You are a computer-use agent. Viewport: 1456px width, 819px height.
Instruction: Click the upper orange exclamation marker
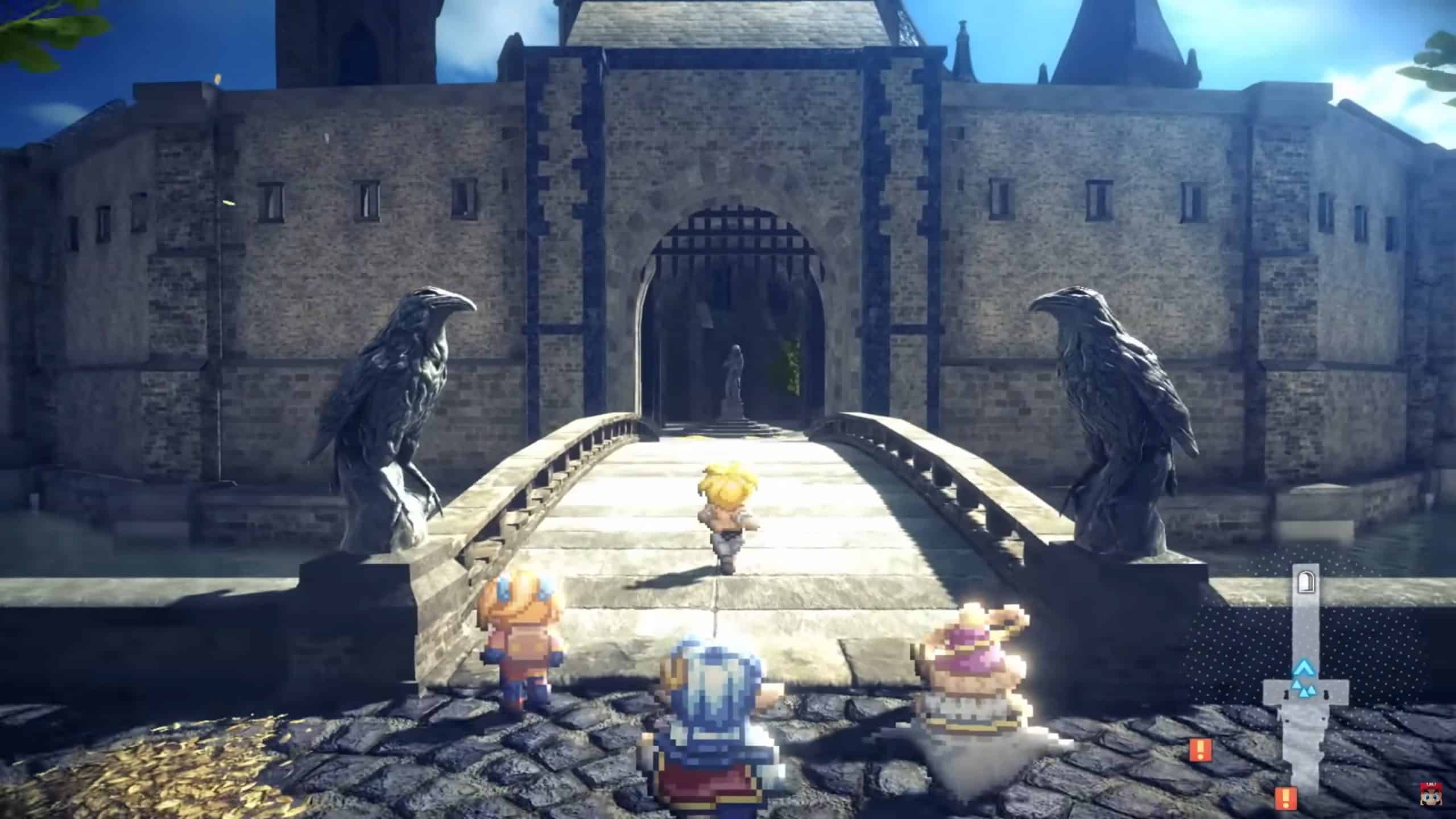pos(1201,750)
